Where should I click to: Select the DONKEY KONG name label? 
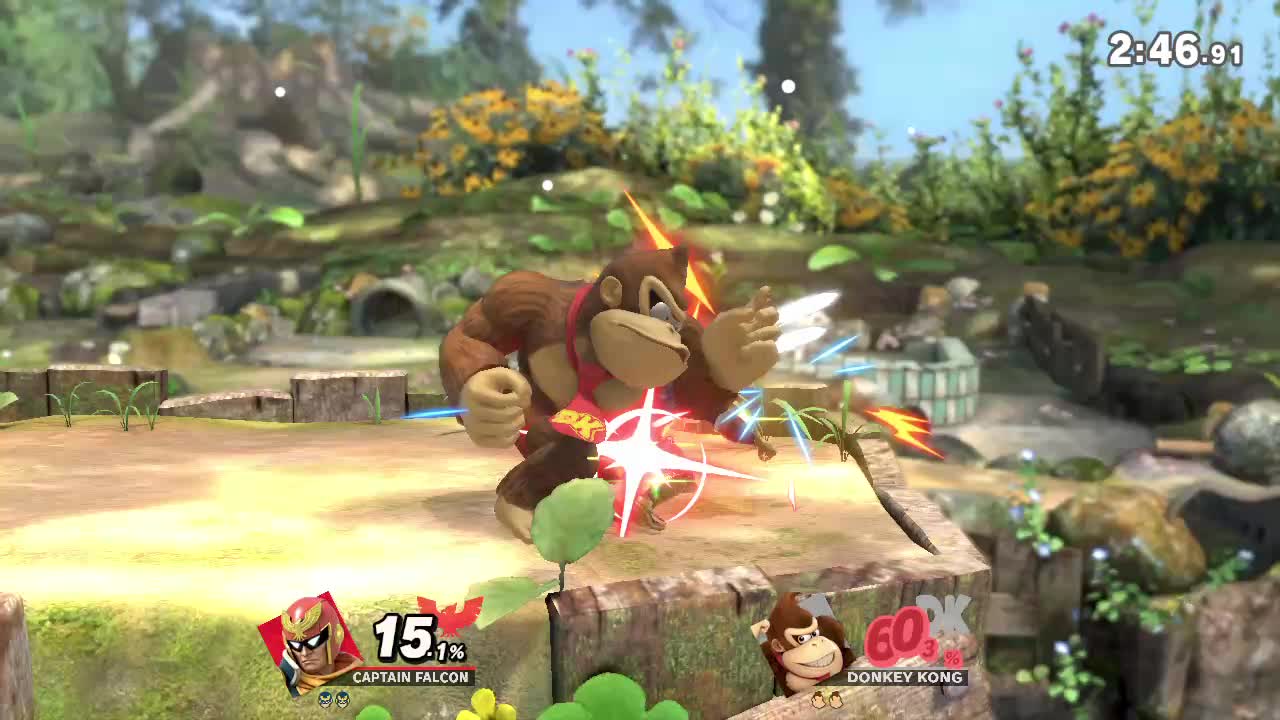click(903, 677)
